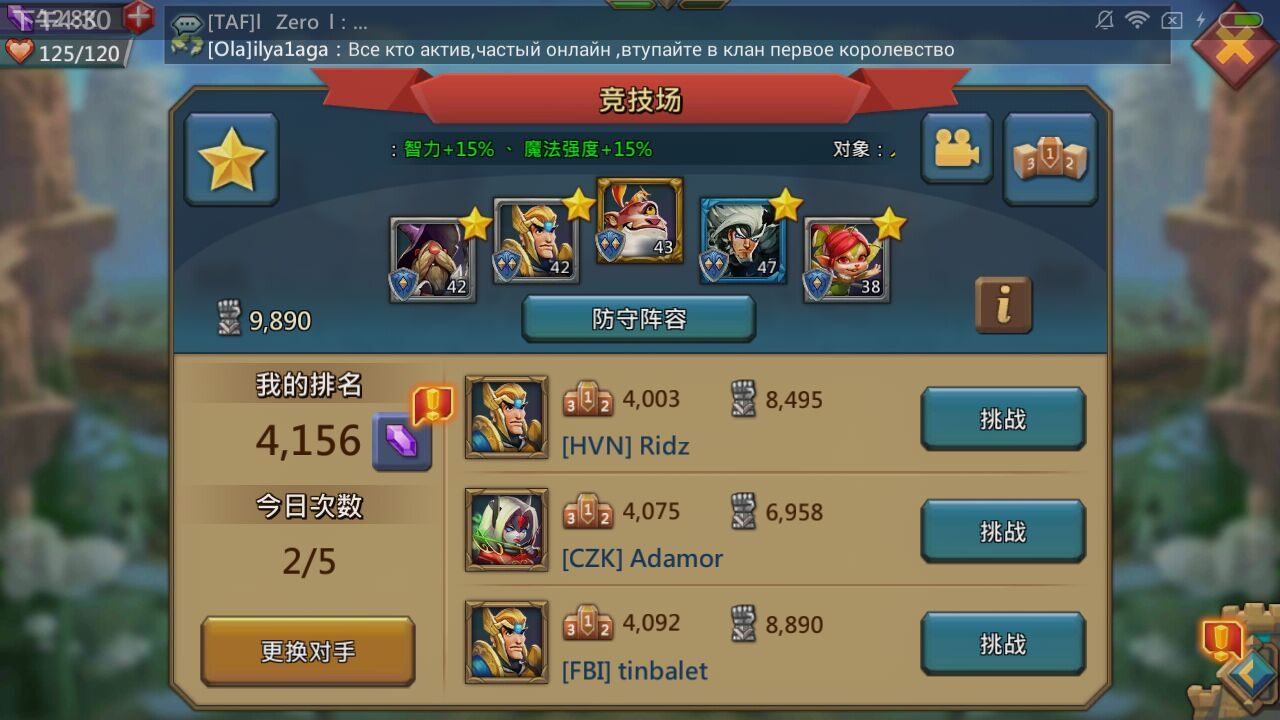
Task: View [FBI] tinbalet's hero portrait
Action: coord(506,642)
